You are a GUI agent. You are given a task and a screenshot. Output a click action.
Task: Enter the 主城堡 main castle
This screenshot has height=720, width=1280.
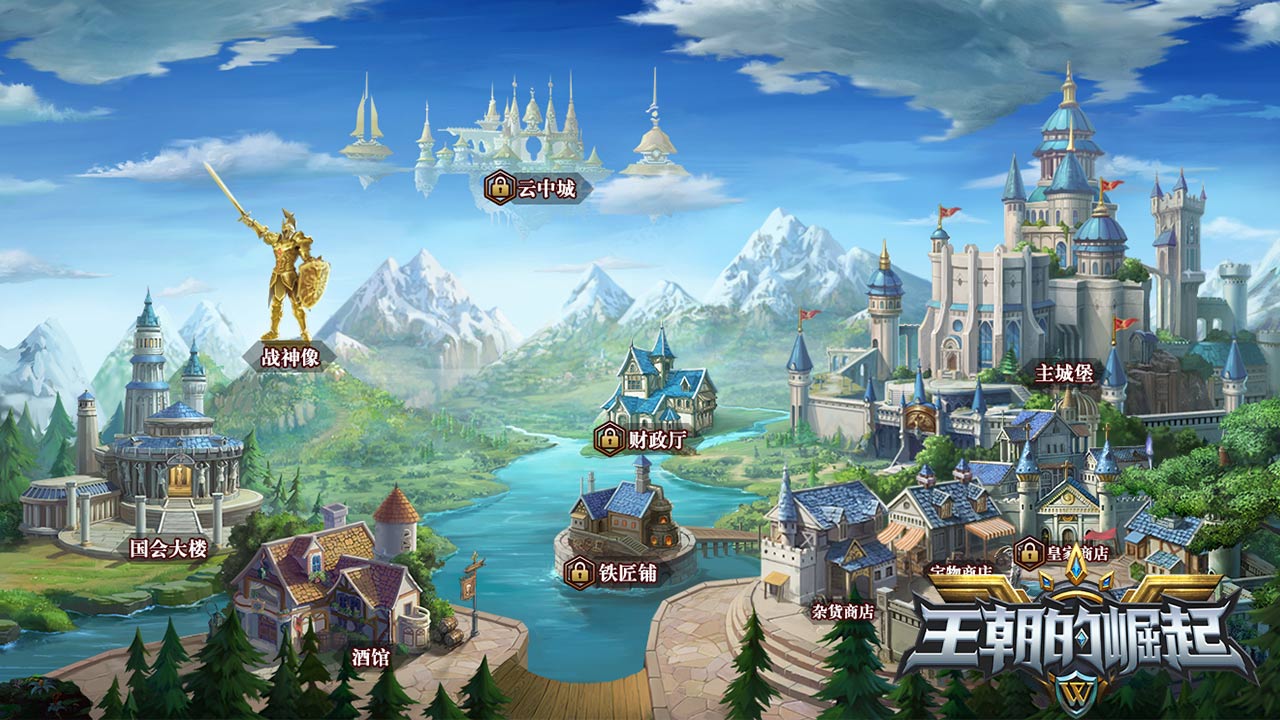tap(1064, 373)
